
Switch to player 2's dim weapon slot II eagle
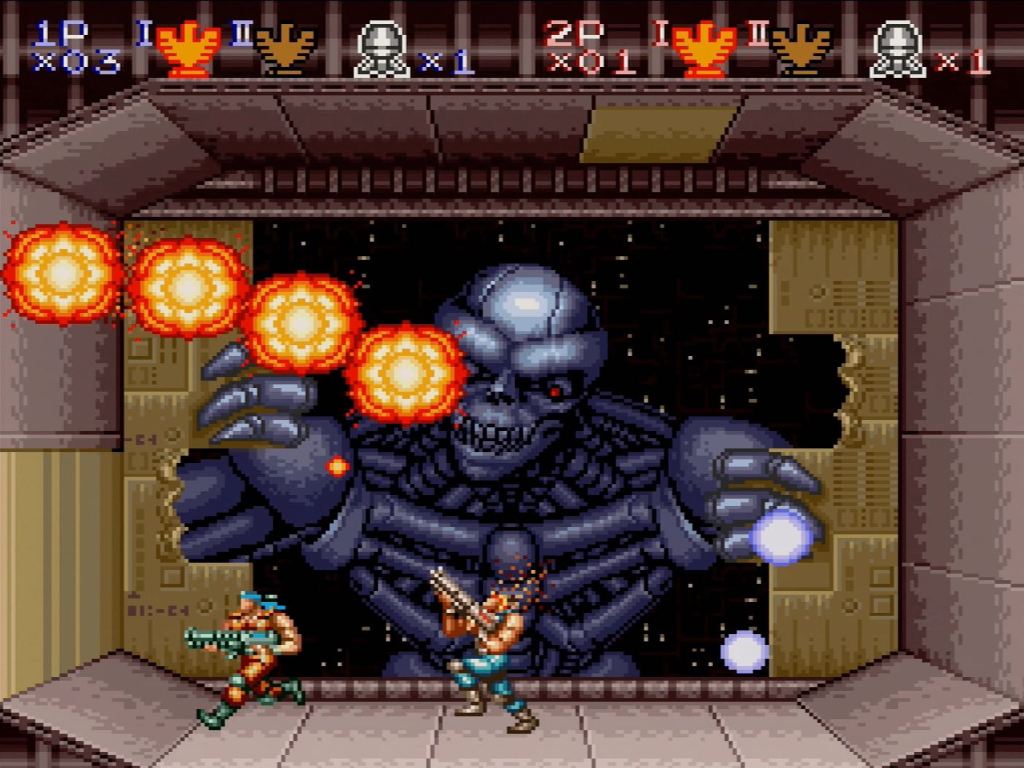[801, 50]
